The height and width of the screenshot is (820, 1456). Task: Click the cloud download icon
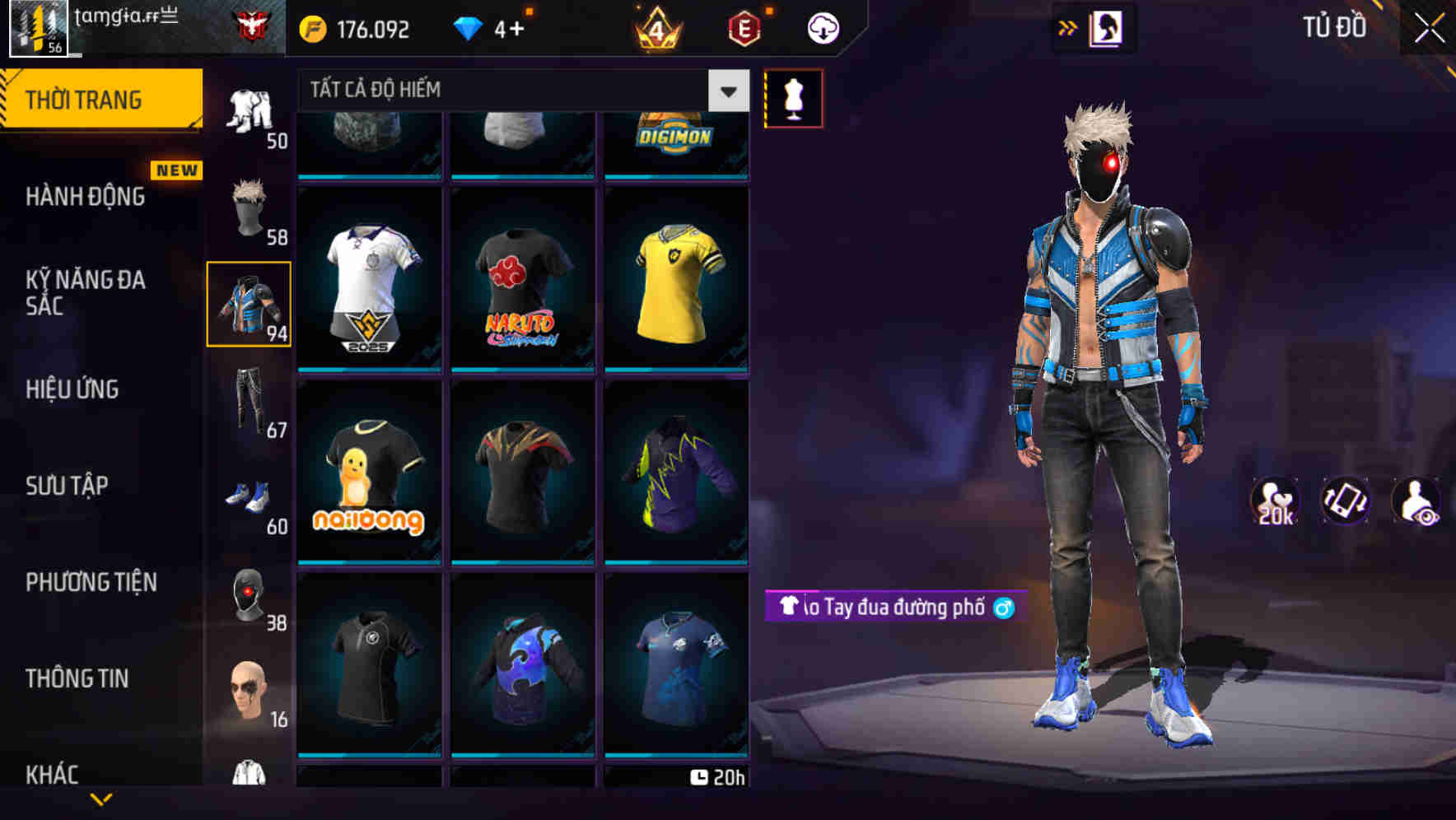pos(822,27)
